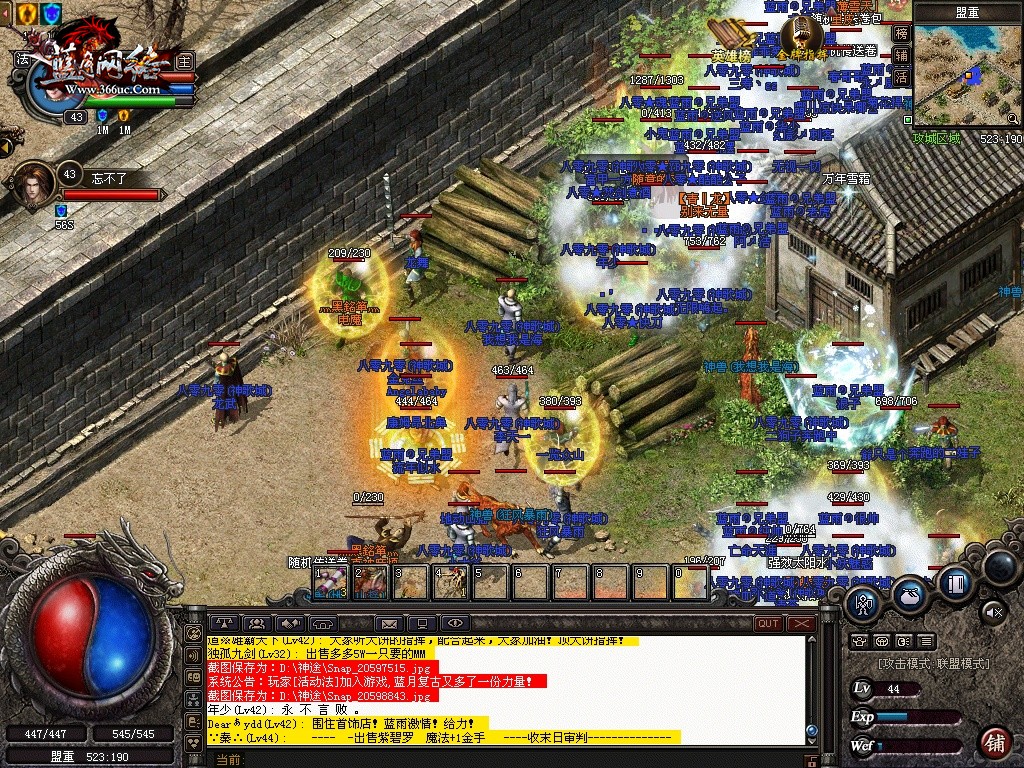Open the 榜 ranking button beside minimap
The width and height of the screenshot is (1024, 768).
tap(901, 32)
